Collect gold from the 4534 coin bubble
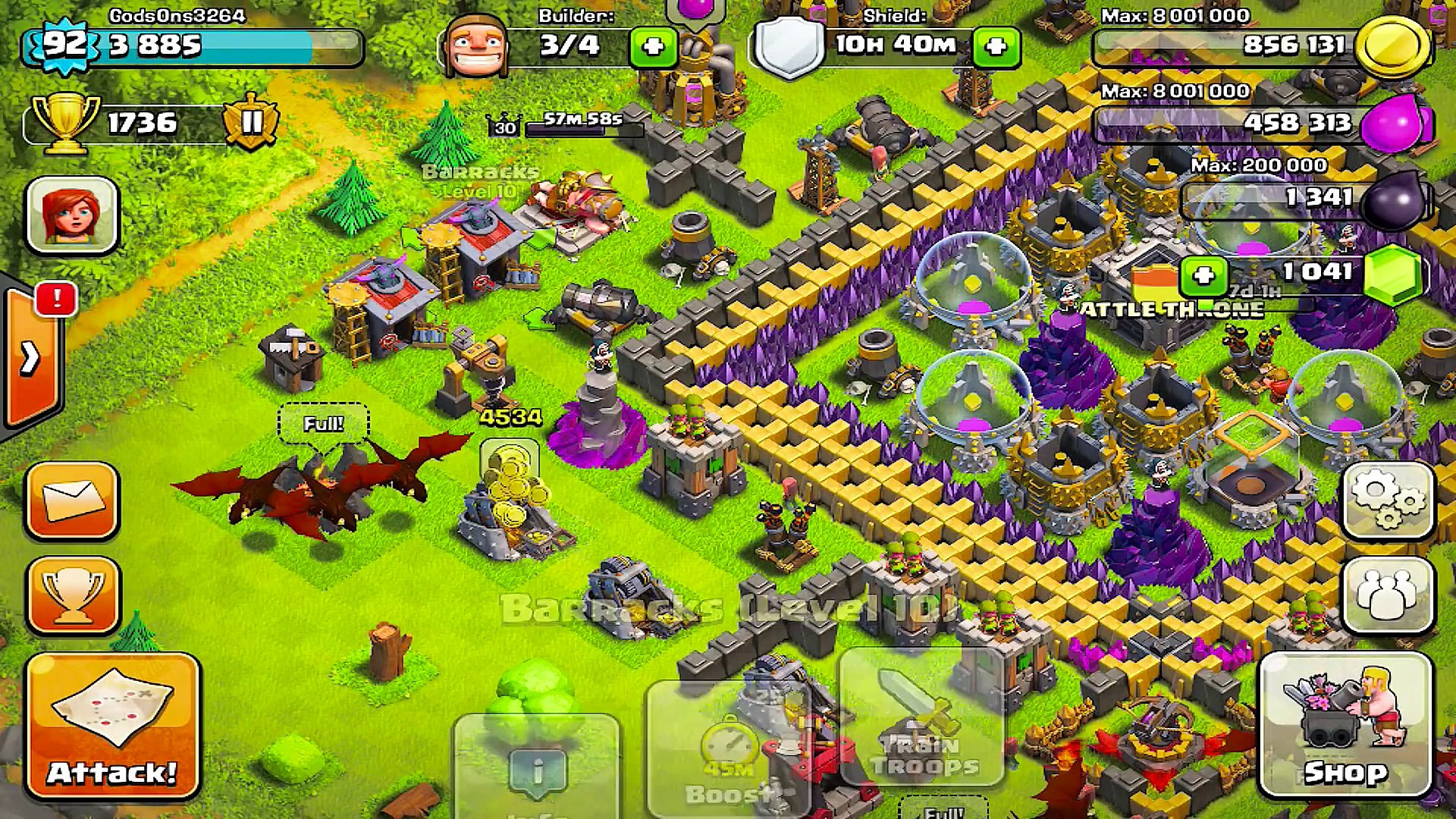This screenshot has width=1456, height=819. coord(510,463)
